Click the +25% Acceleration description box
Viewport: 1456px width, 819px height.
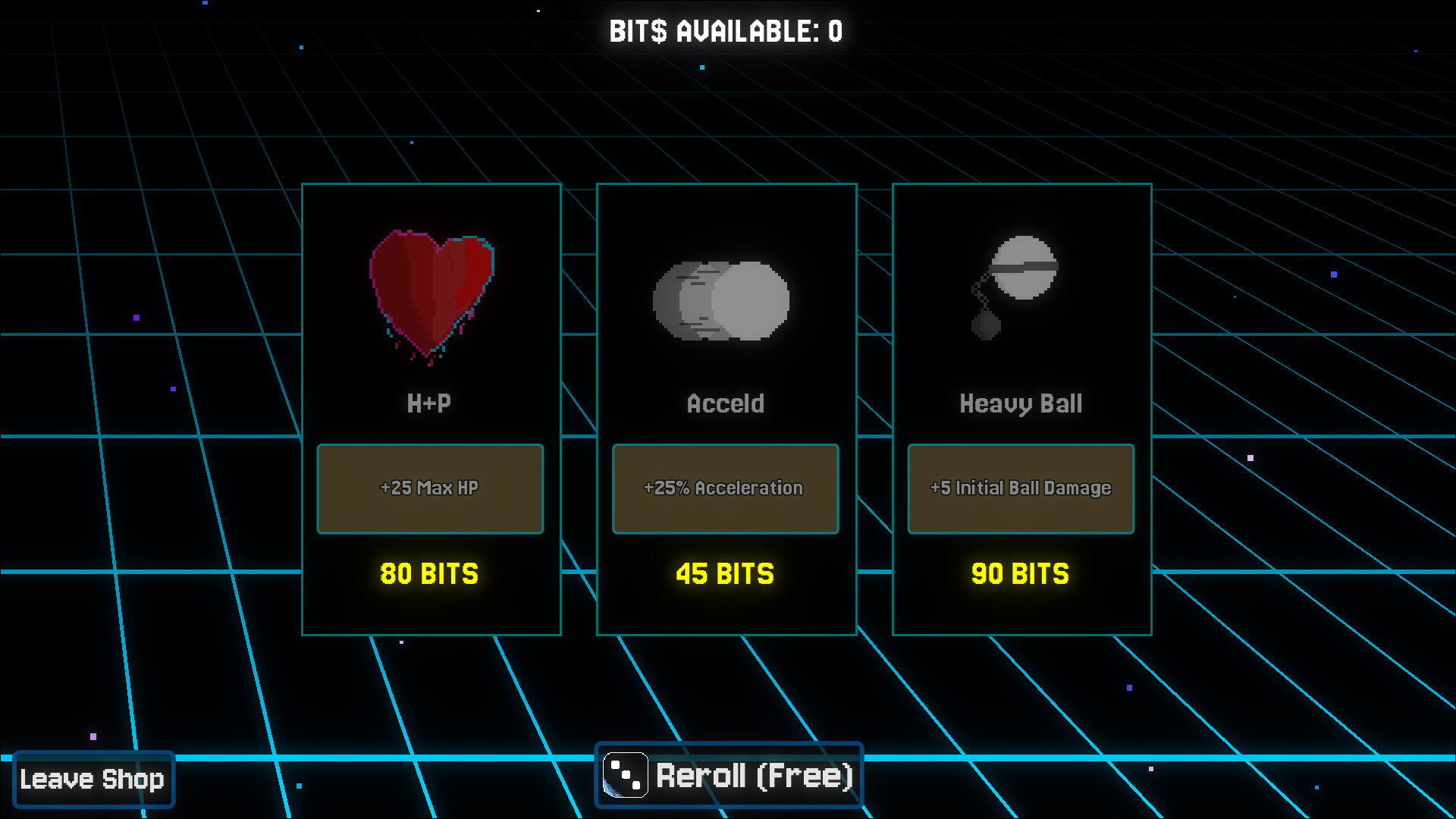(x=724, y=488)
